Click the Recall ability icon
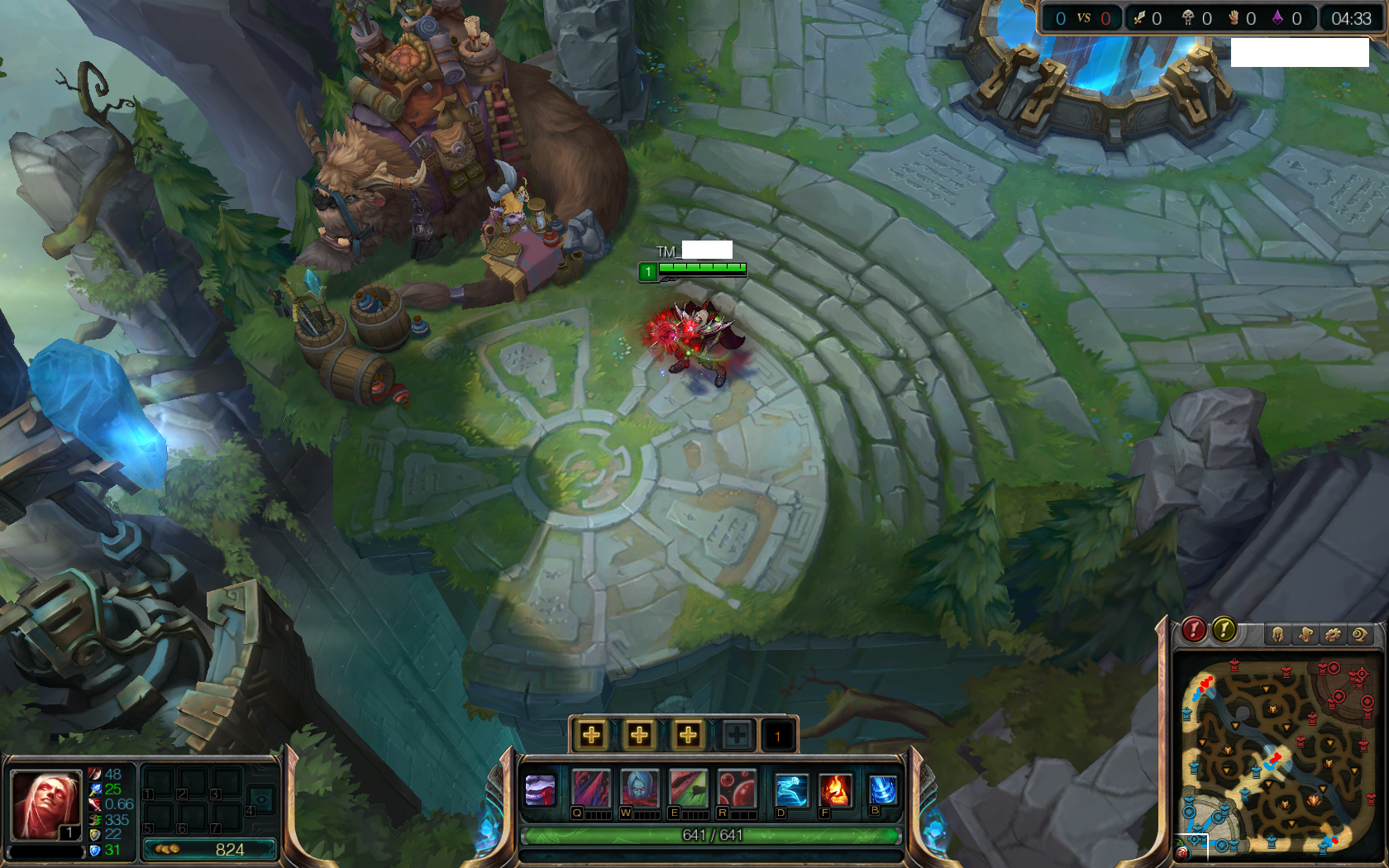The width and height of the screenshot is (1389, 868). tap(882, 789)
